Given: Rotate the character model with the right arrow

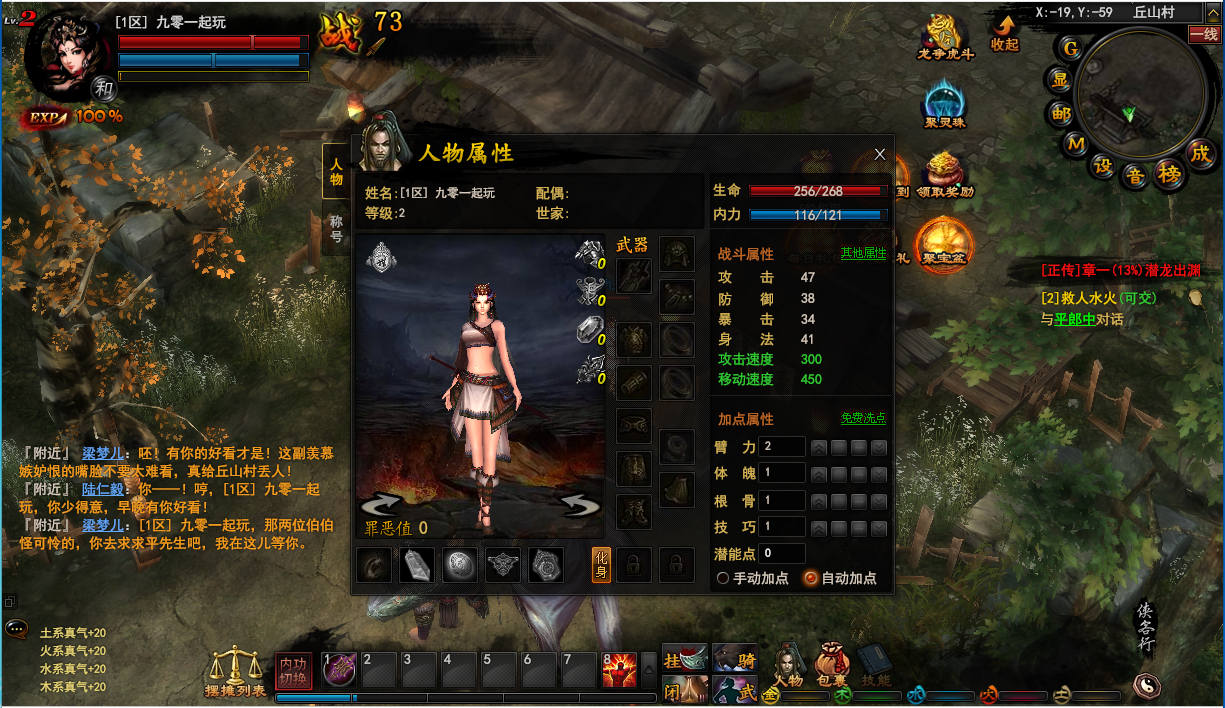Looking at the screenshot, I should click(579, 505).
